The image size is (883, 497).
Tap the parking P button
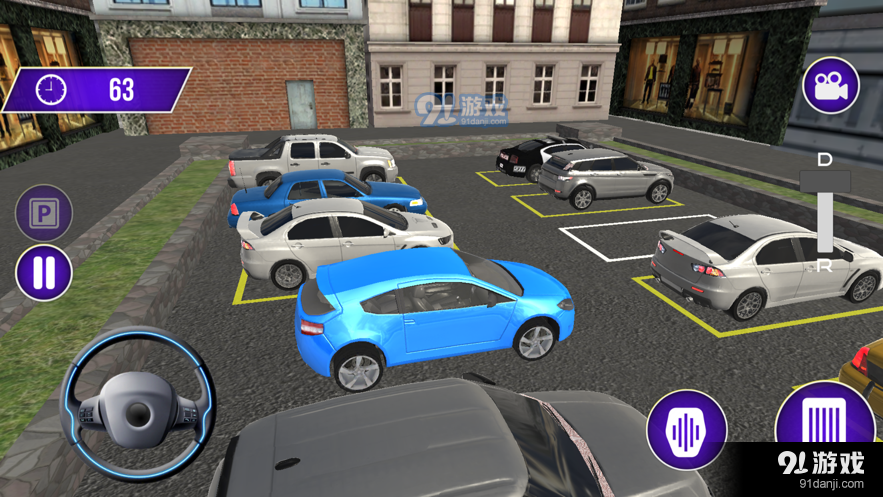pos(44,213)
